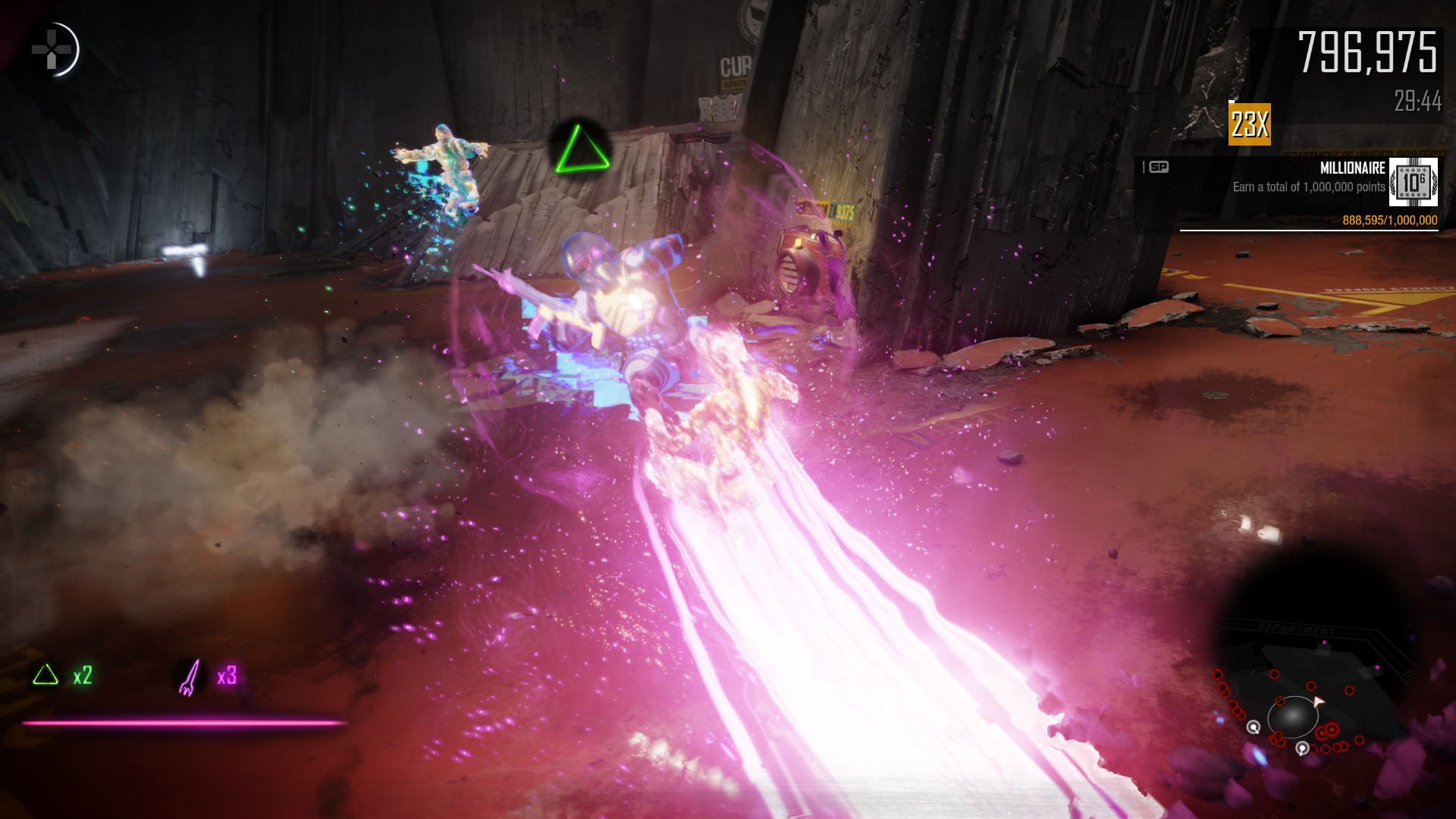Viewport: 1456px width, 819px height.
Task: Click the Millionaire challenge tracker title
Action: [x=1352, y=168]
